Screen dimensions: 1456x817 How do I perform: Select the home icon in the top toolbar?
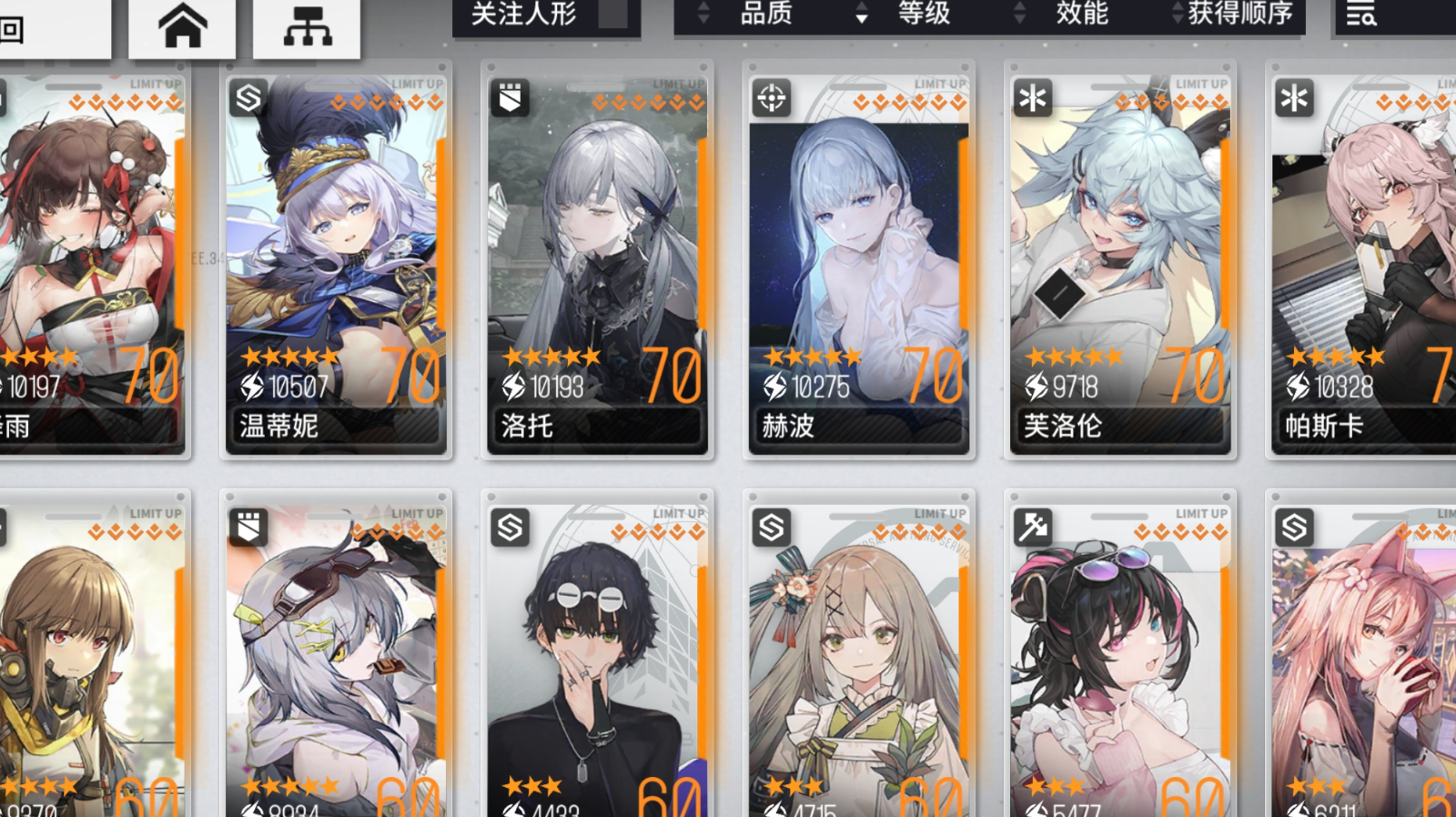[180, 24]
